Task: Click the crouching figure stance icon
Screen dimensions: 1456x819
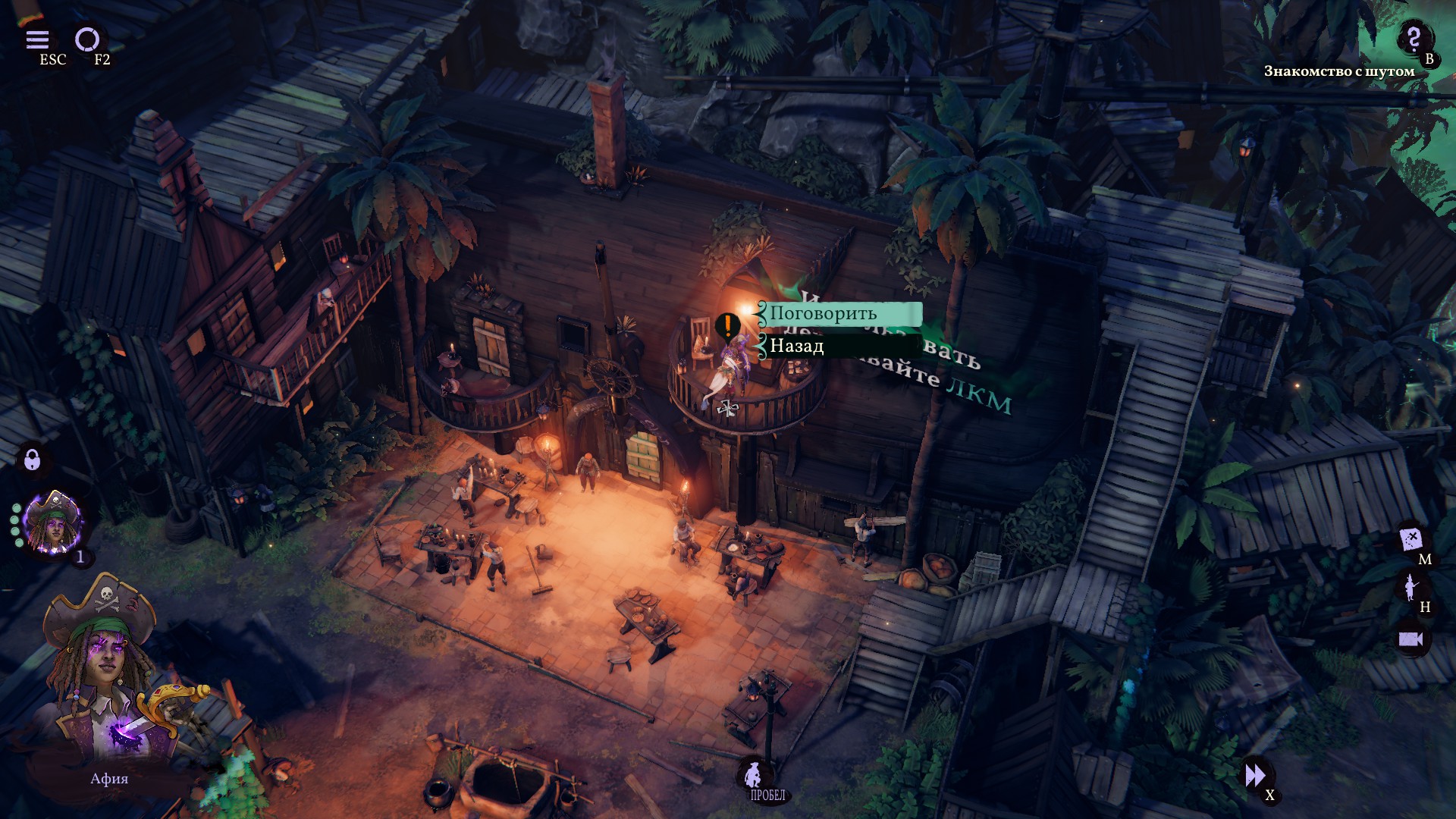Action: pyautogui.click(x=754, y=774)
